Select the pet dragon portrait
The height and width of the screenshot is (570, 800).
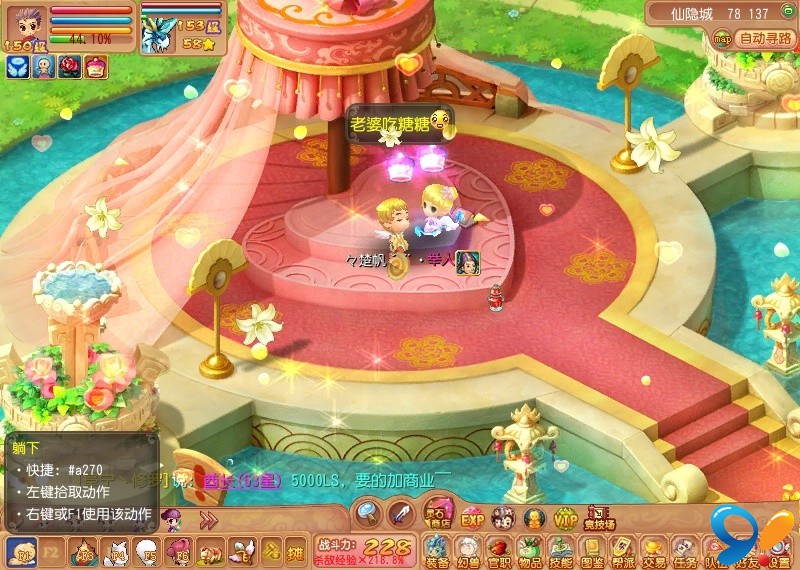click(x=158, y=35)
